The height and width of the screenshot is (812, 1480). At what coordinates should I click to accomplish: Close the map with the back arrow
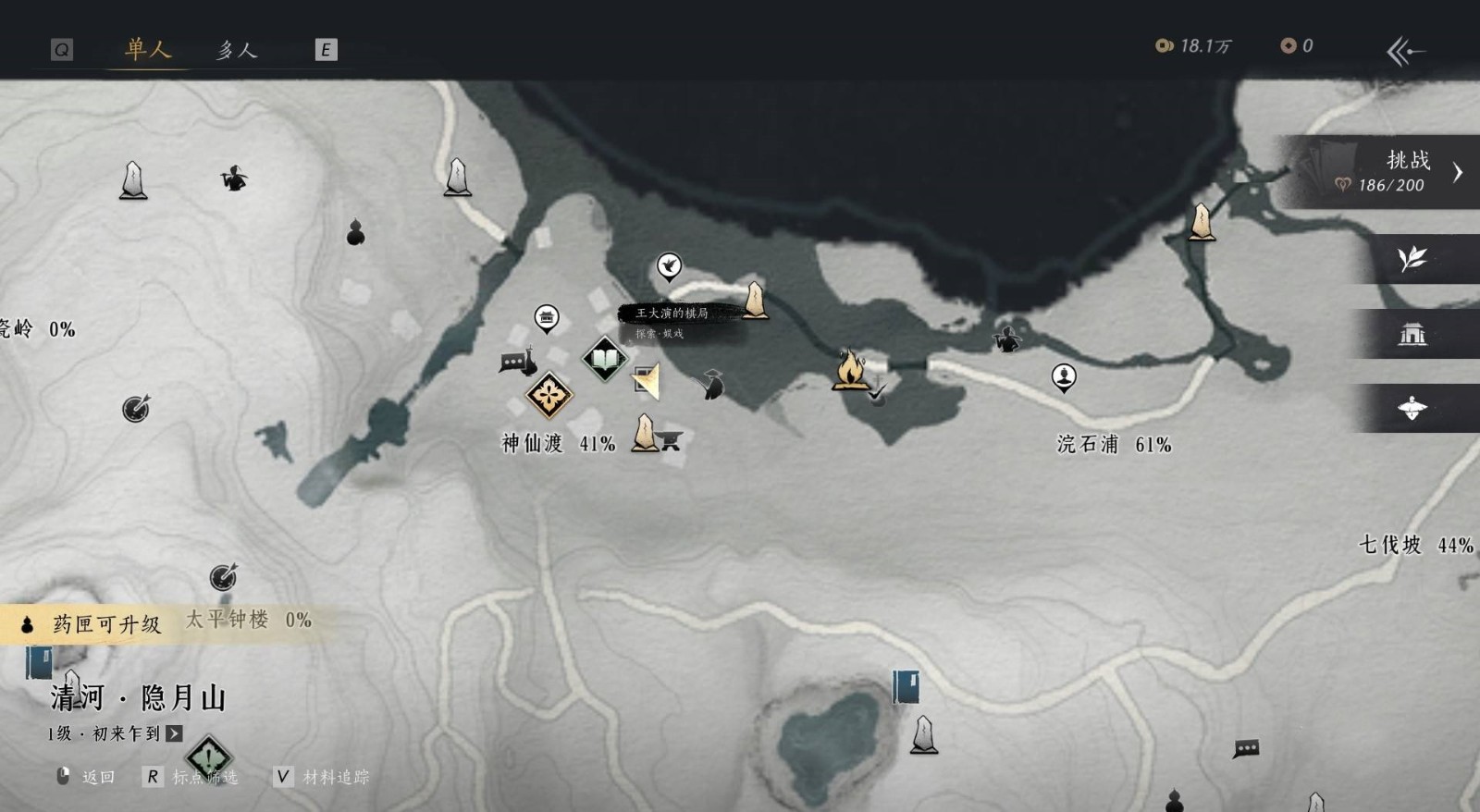click(1405, 51)
